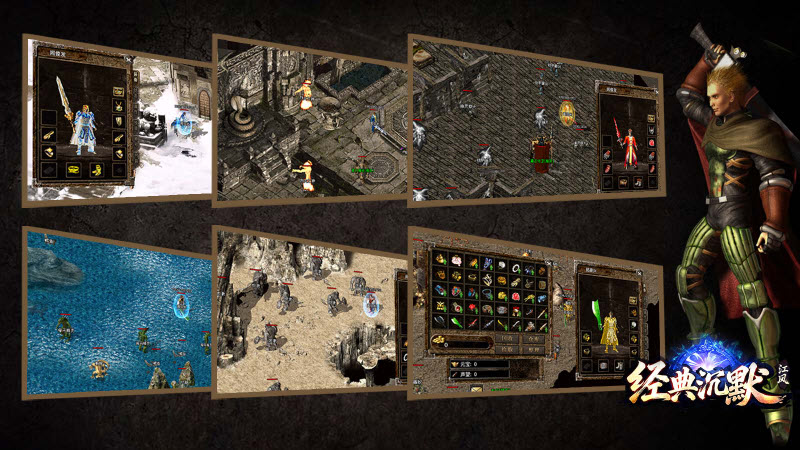Choose the sandy desert cave screenshot
The image size is (800, 450).
pyautogui.click(x=309, y=312)
